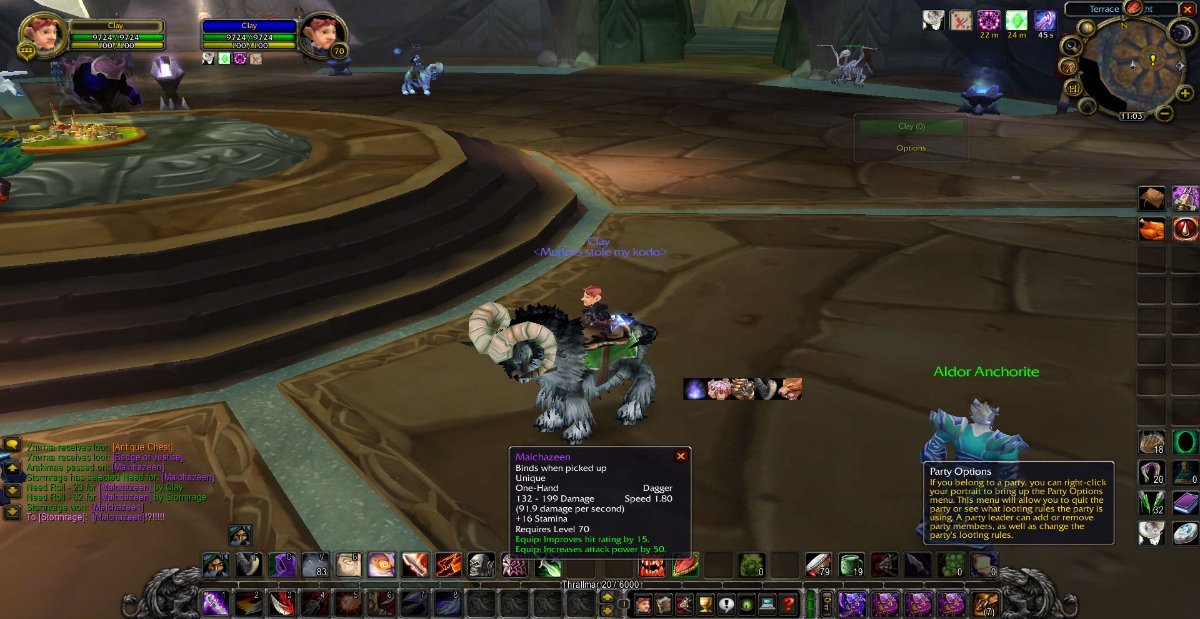The image size is (1200, 619).
Task: Click the green diamond buff icon
Action: click(1016, 20)
